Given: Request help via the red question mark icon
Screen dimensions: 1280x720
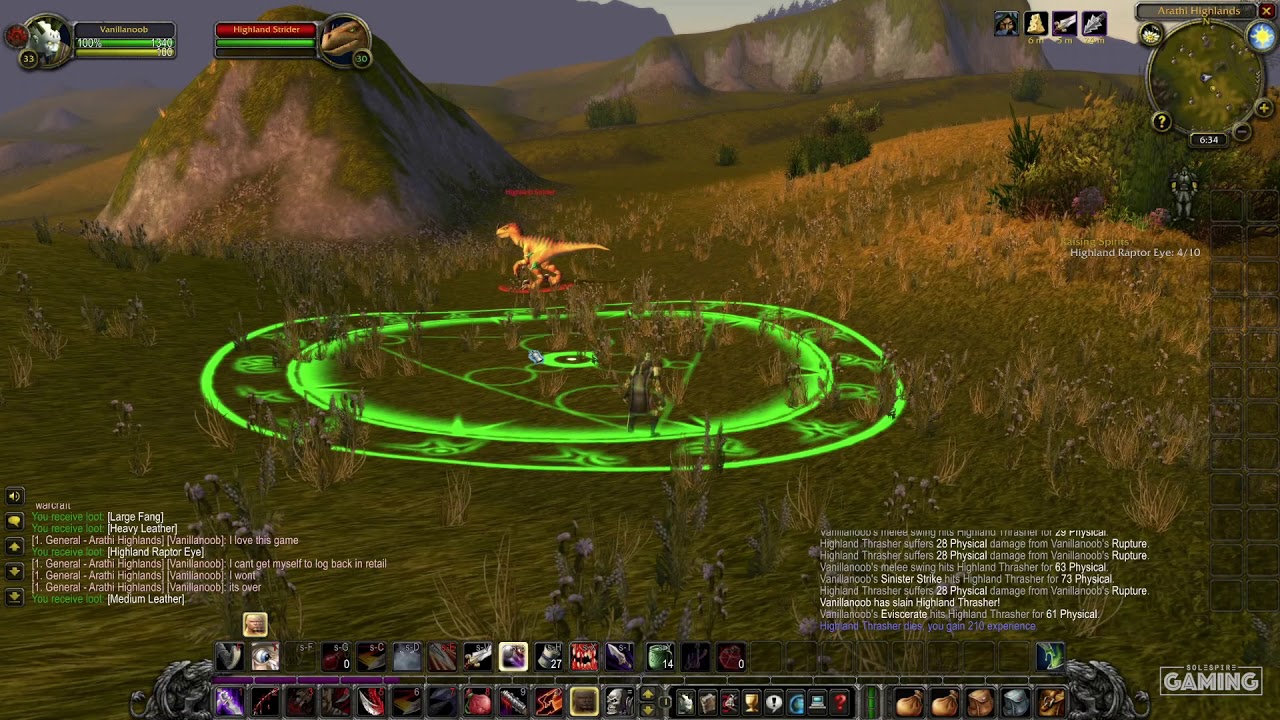Looking at the screenshot, I should 838,700.
